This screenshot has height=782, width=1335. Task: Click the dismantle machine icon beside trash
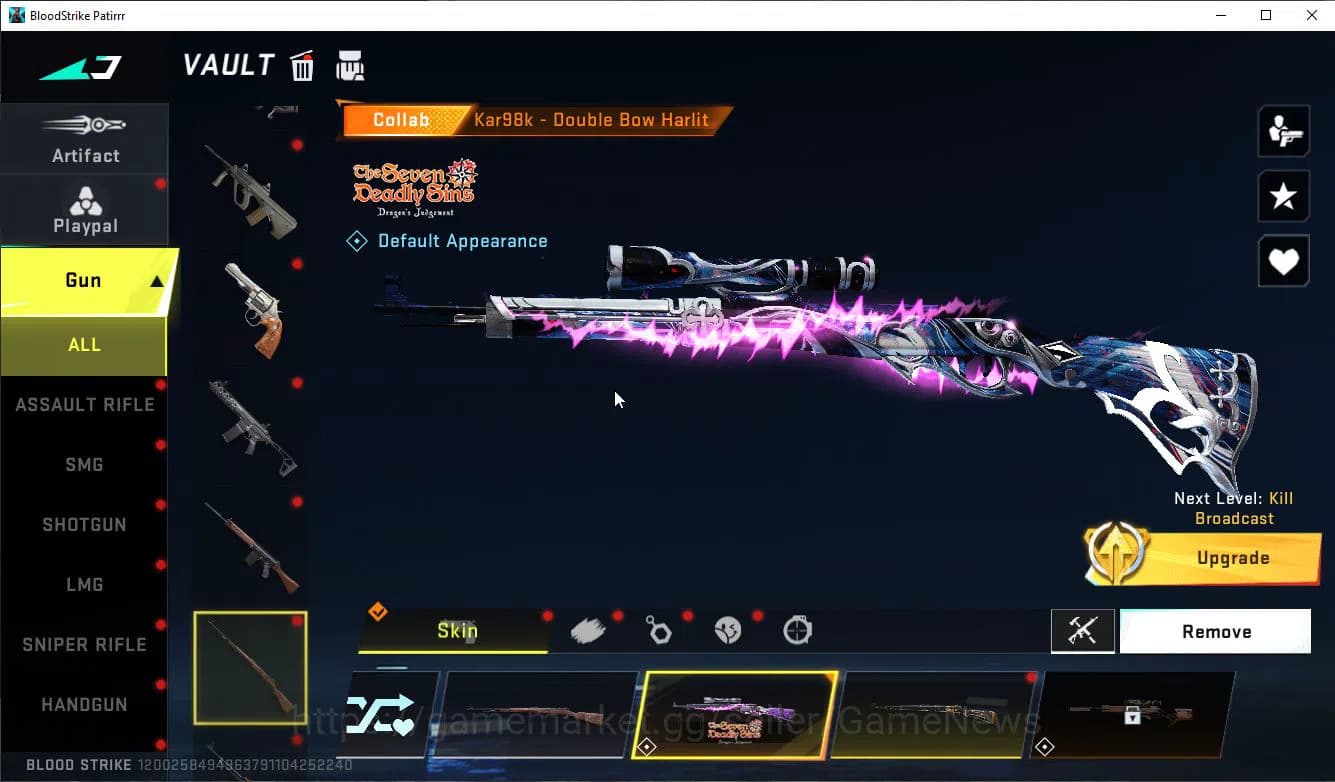click(x=350, y=65)
